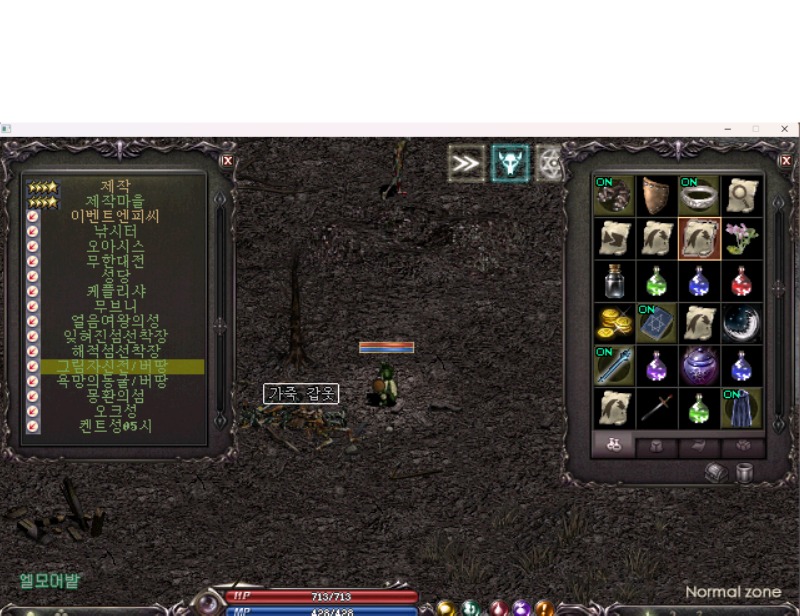
Task: Select 무한대전 from the list
Action: tap(115, 260)
